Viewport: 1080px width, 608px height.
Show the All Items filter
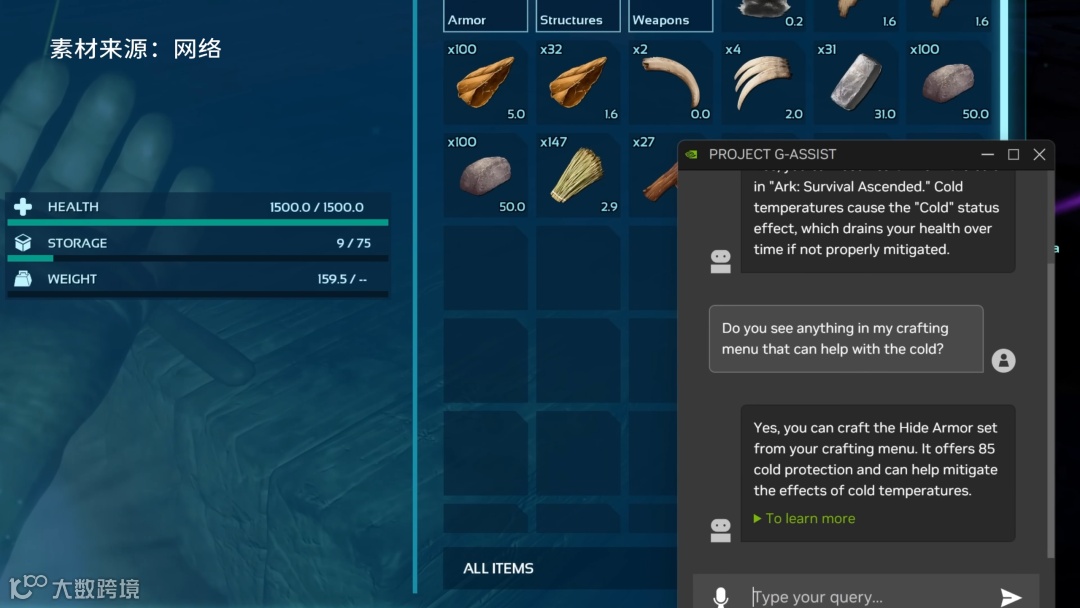pyautogui.click(x=498, y=568)
